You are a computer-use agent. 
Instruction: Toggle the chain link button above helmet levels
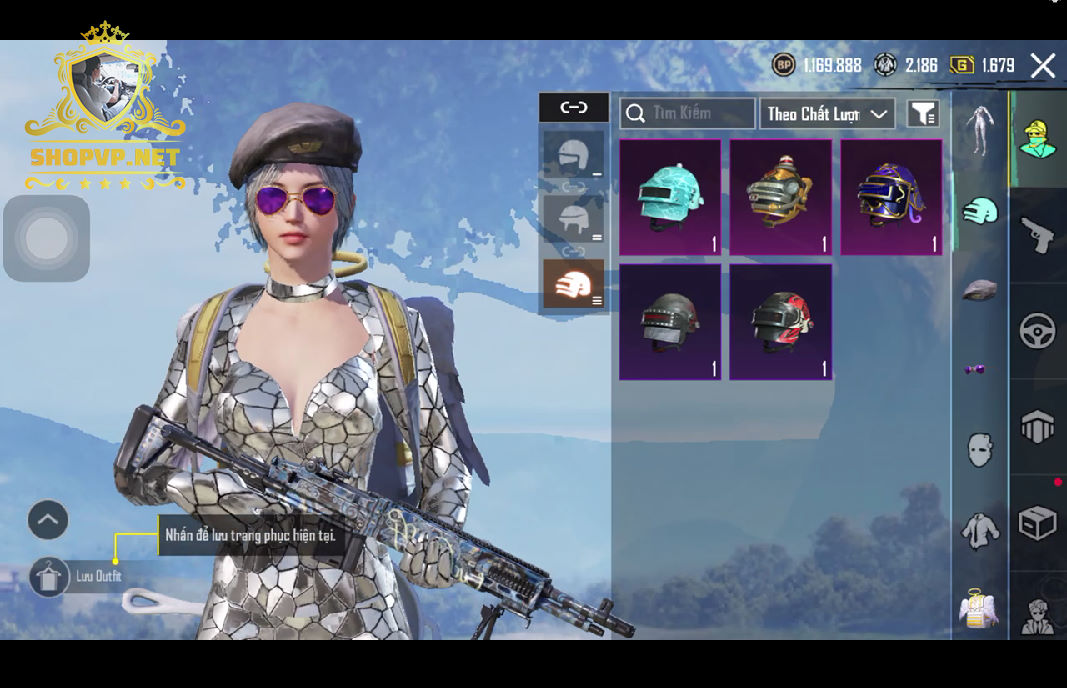coord(573,107)
